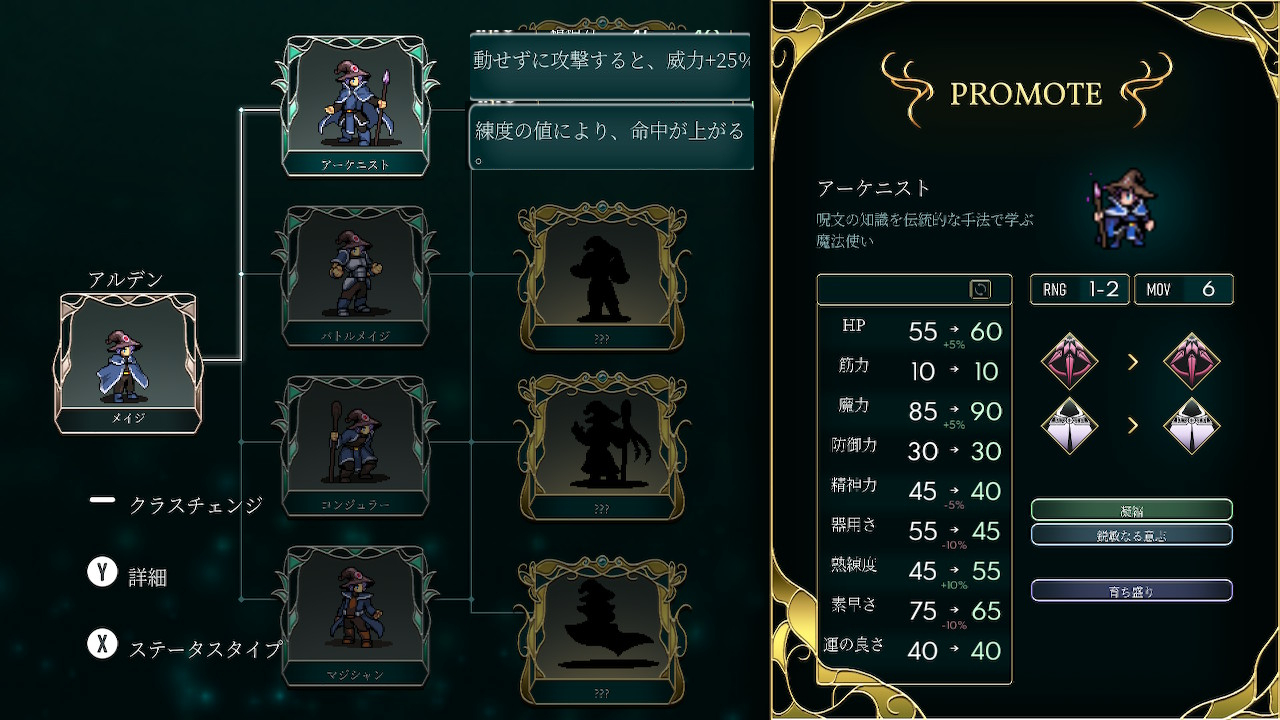Click the unknown class silhouette after バトルメイジ

(x=601, y=276)
